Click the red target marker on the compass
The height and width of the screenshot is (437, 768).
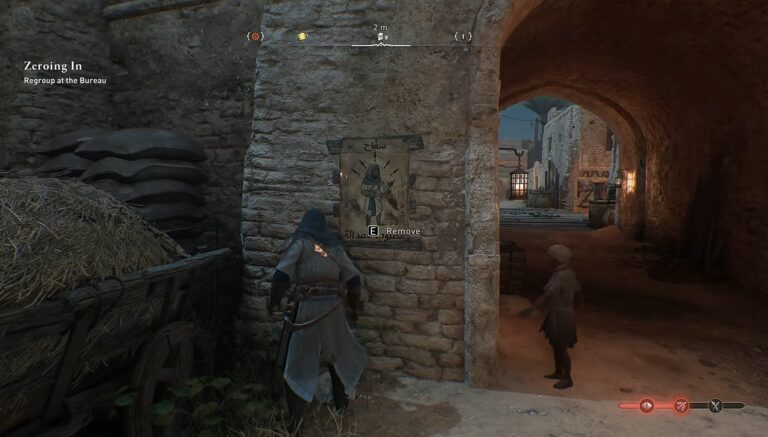(x=256, y=37)
